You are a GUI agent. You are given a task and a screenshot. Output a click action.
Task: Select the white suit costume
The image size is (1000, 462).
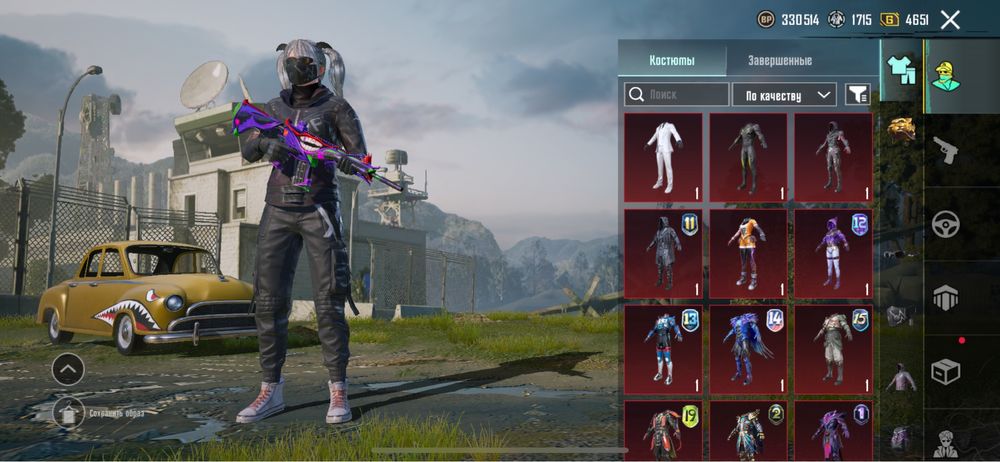pyautogui.click(x=663, y=157)
